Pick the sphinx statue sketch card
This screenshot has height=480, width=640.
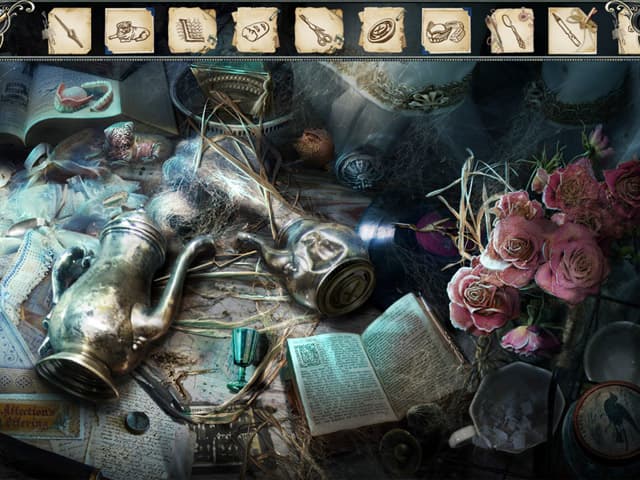[129, 30]
